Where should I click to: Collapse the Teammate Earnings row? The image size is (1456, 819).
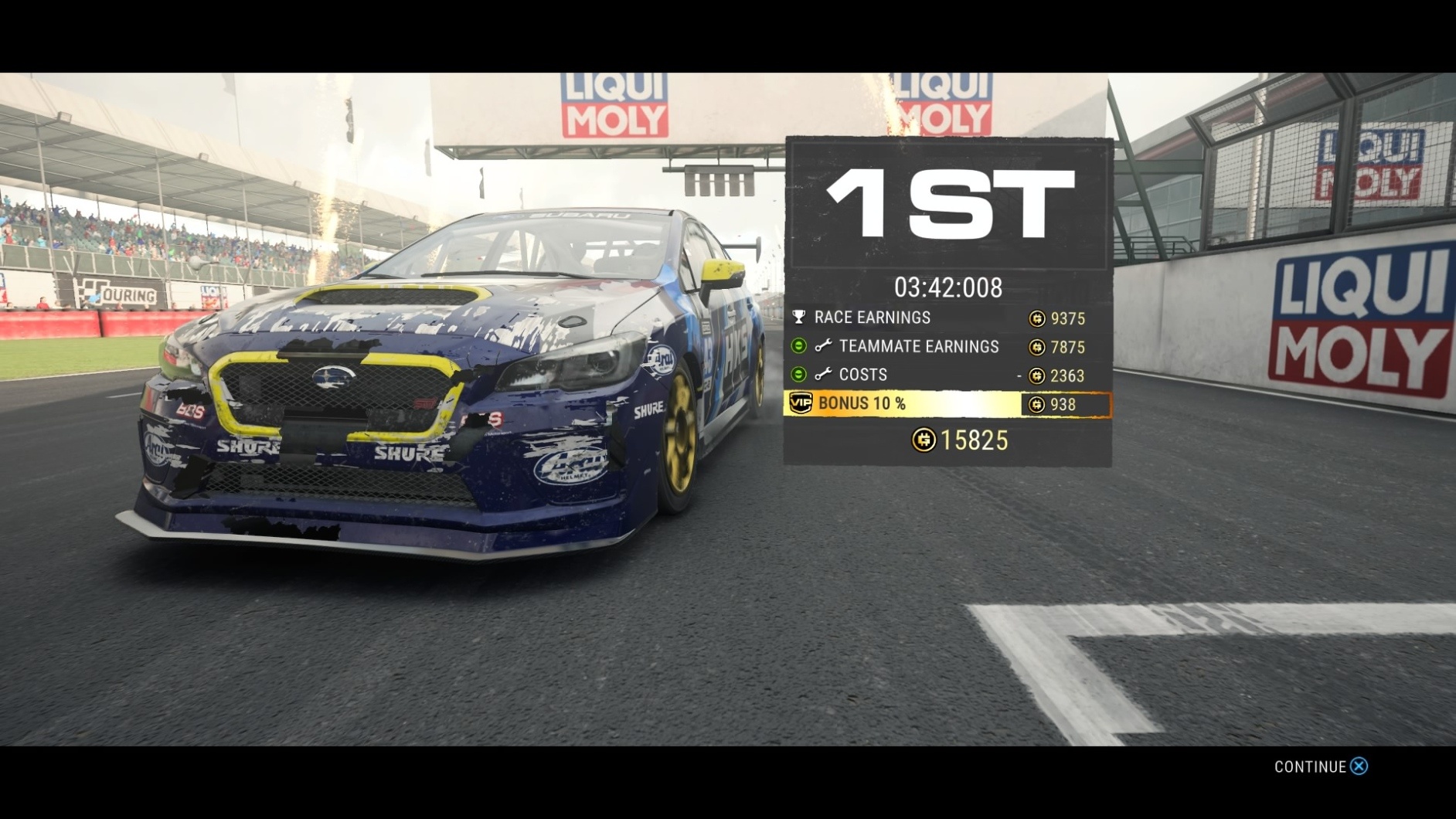point(799,346)
